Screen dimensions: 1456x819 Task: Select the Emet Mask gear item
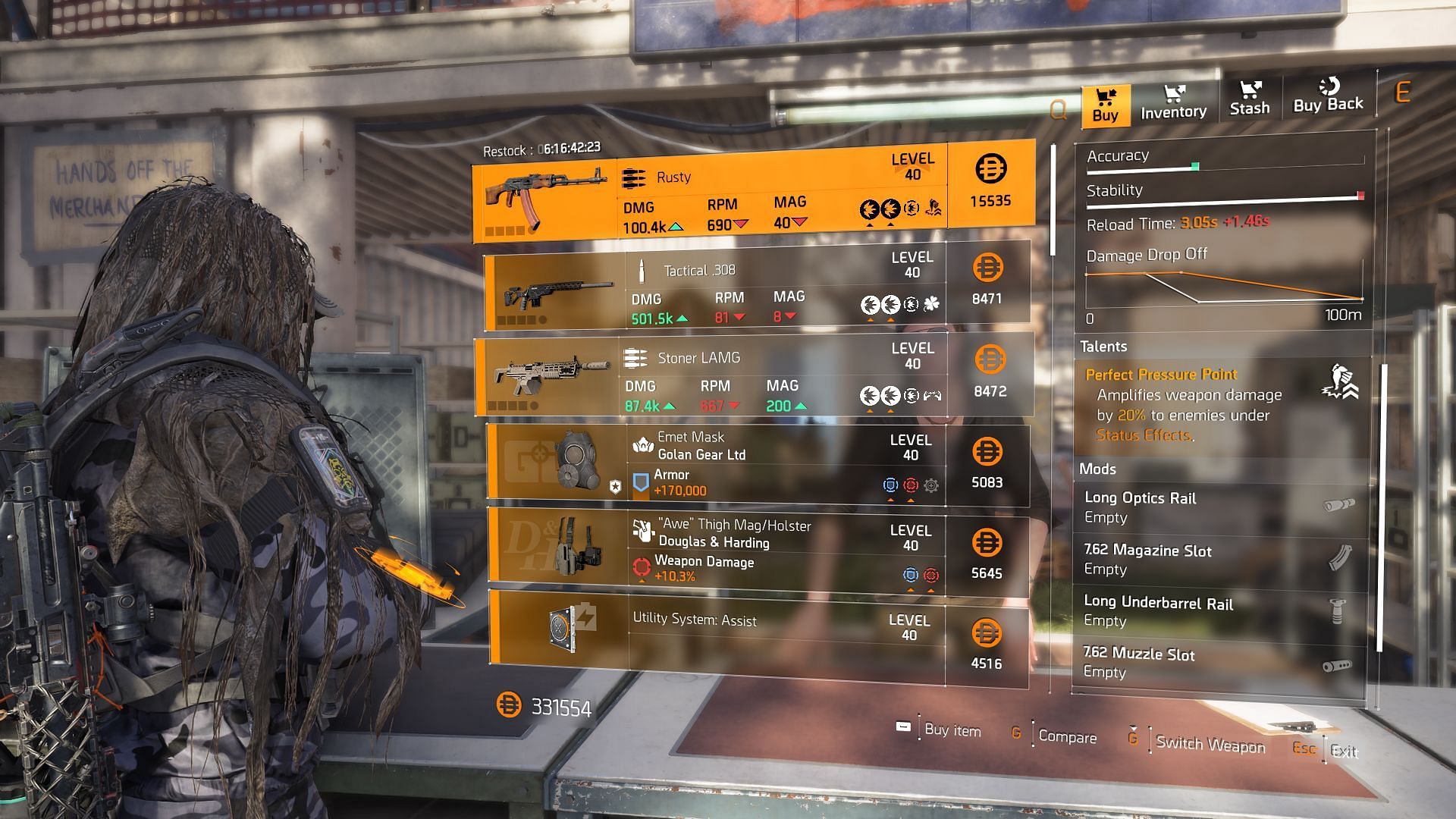coord(756,465)
